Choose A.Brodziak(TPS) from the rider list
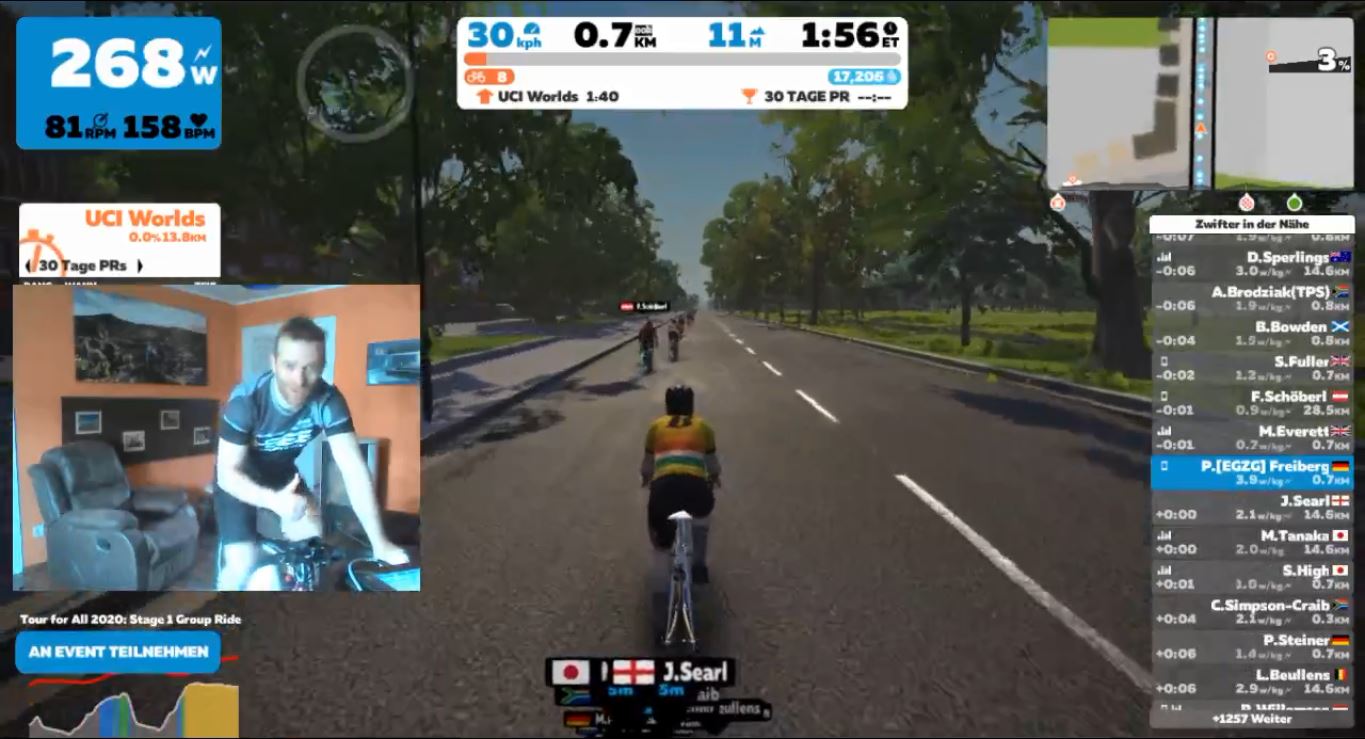 tap(1252, 298)
